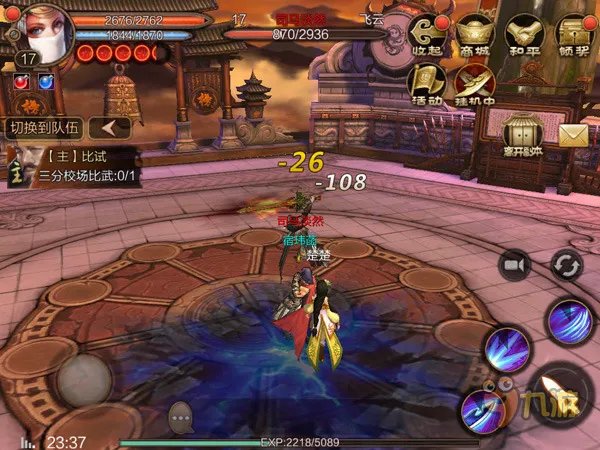Use the red health potion
Screen dimensions: 600x450
17,82
